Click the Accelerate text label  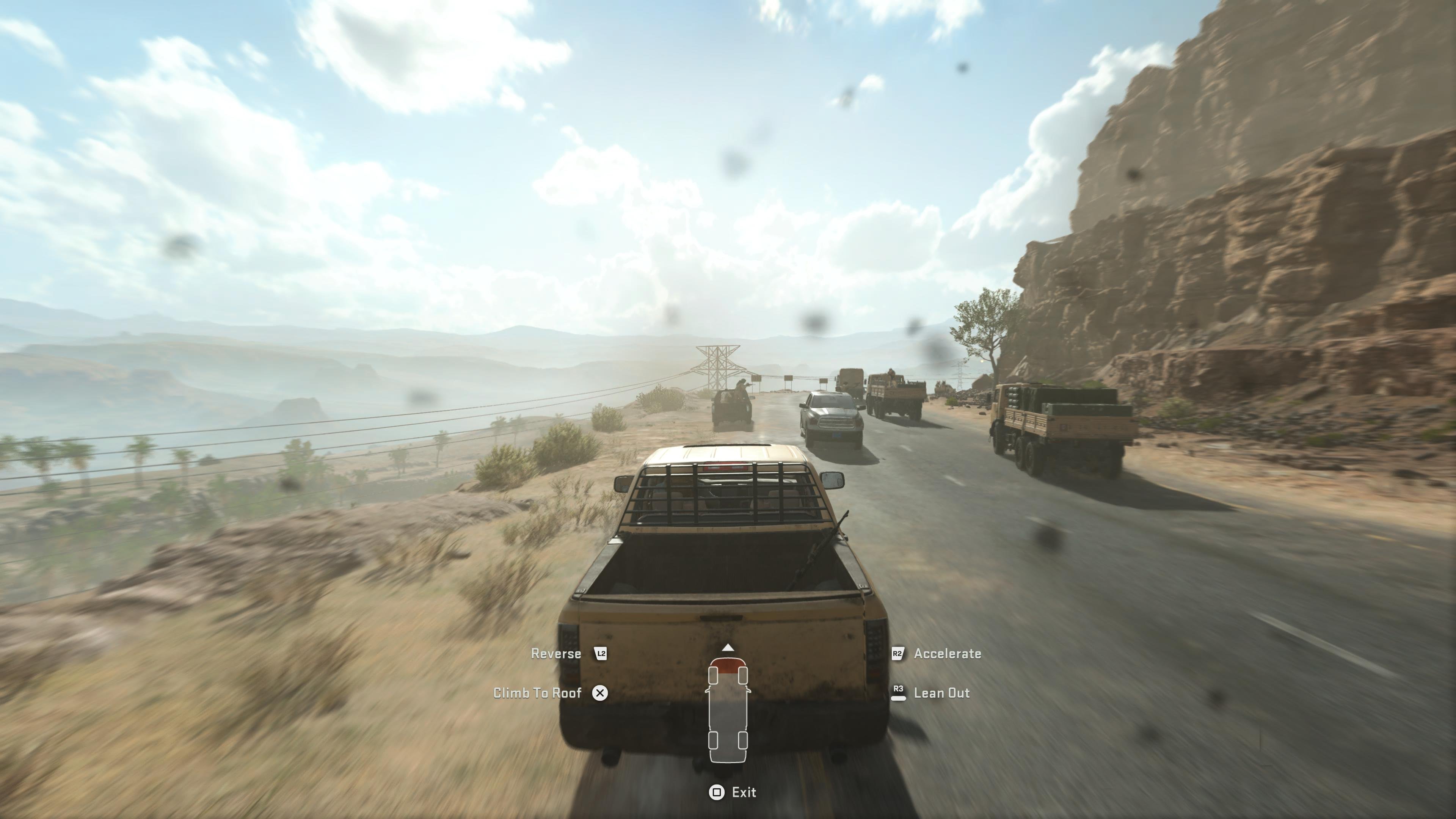pos(948,653)
